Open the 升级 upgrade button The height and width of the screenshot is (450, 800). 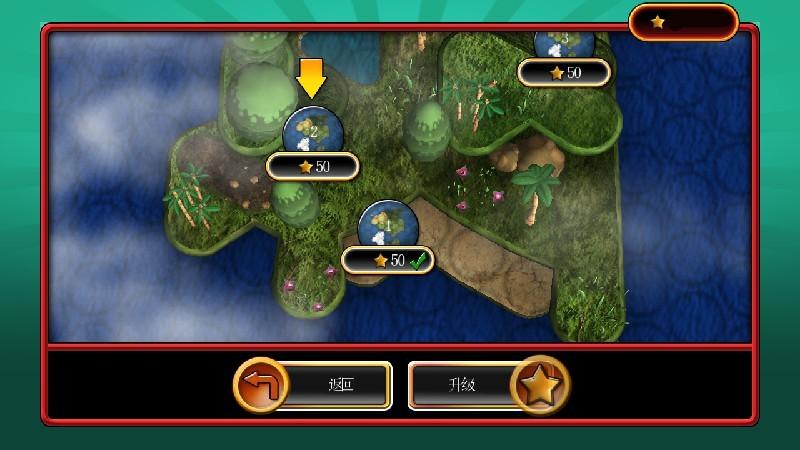click(487, 385)
